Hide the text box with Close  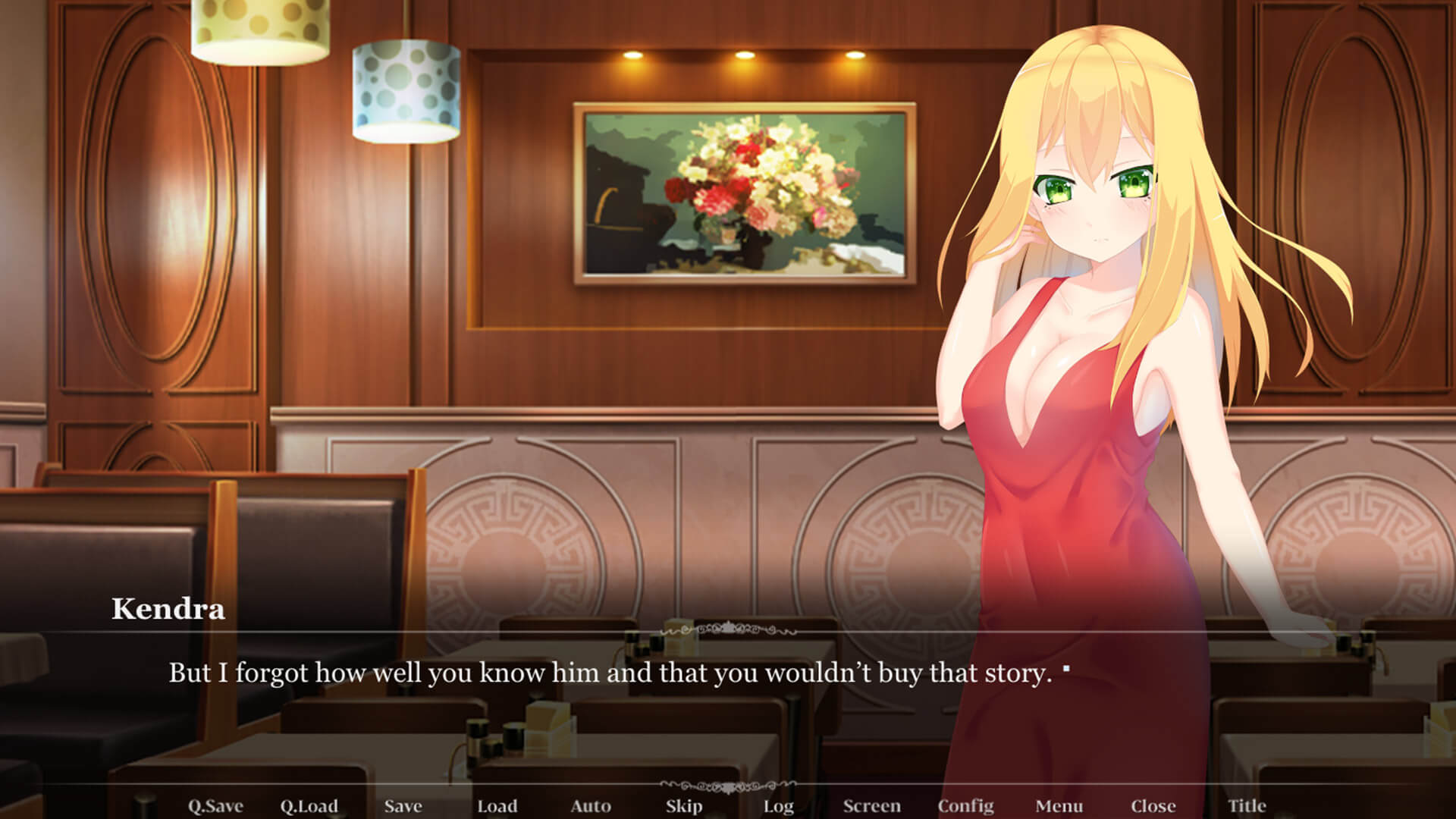pyautogui.click(x=1153, y=806)
